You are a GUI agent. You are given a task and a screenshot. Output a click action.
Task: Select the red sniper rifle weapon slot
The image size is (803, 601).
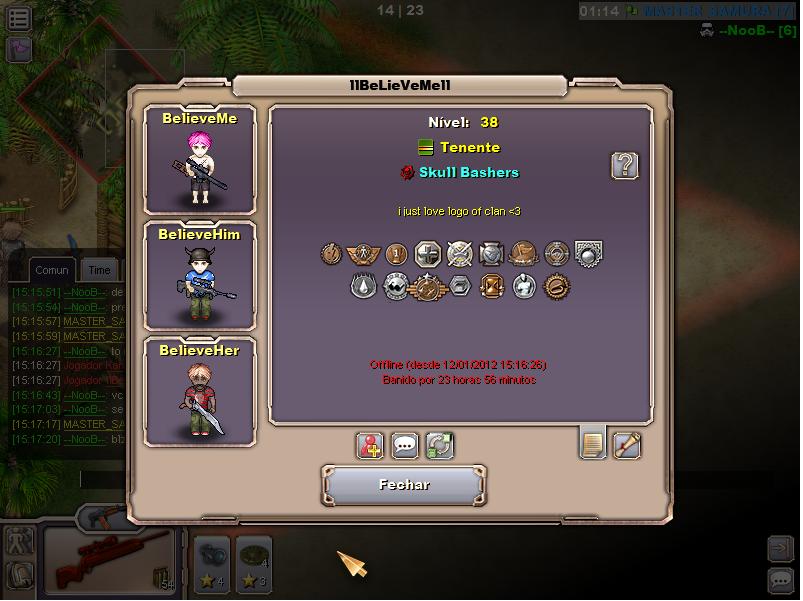pos(109,562)
